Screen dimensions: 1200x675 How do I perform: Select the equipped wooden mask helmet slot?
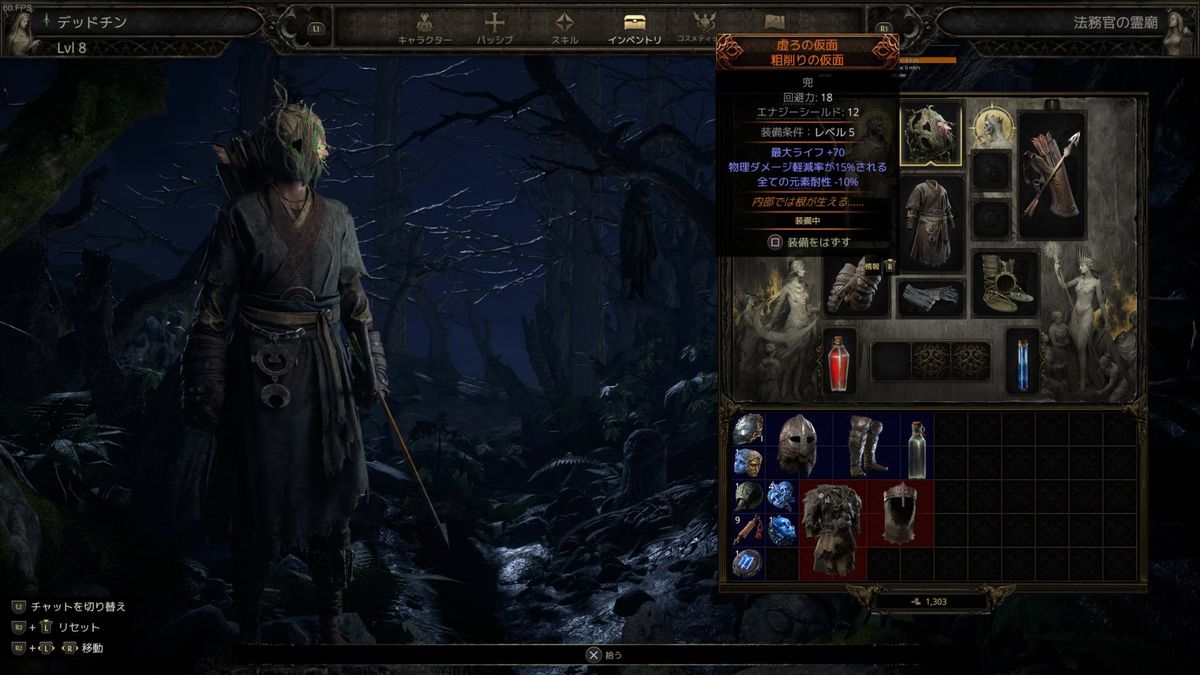931,134
